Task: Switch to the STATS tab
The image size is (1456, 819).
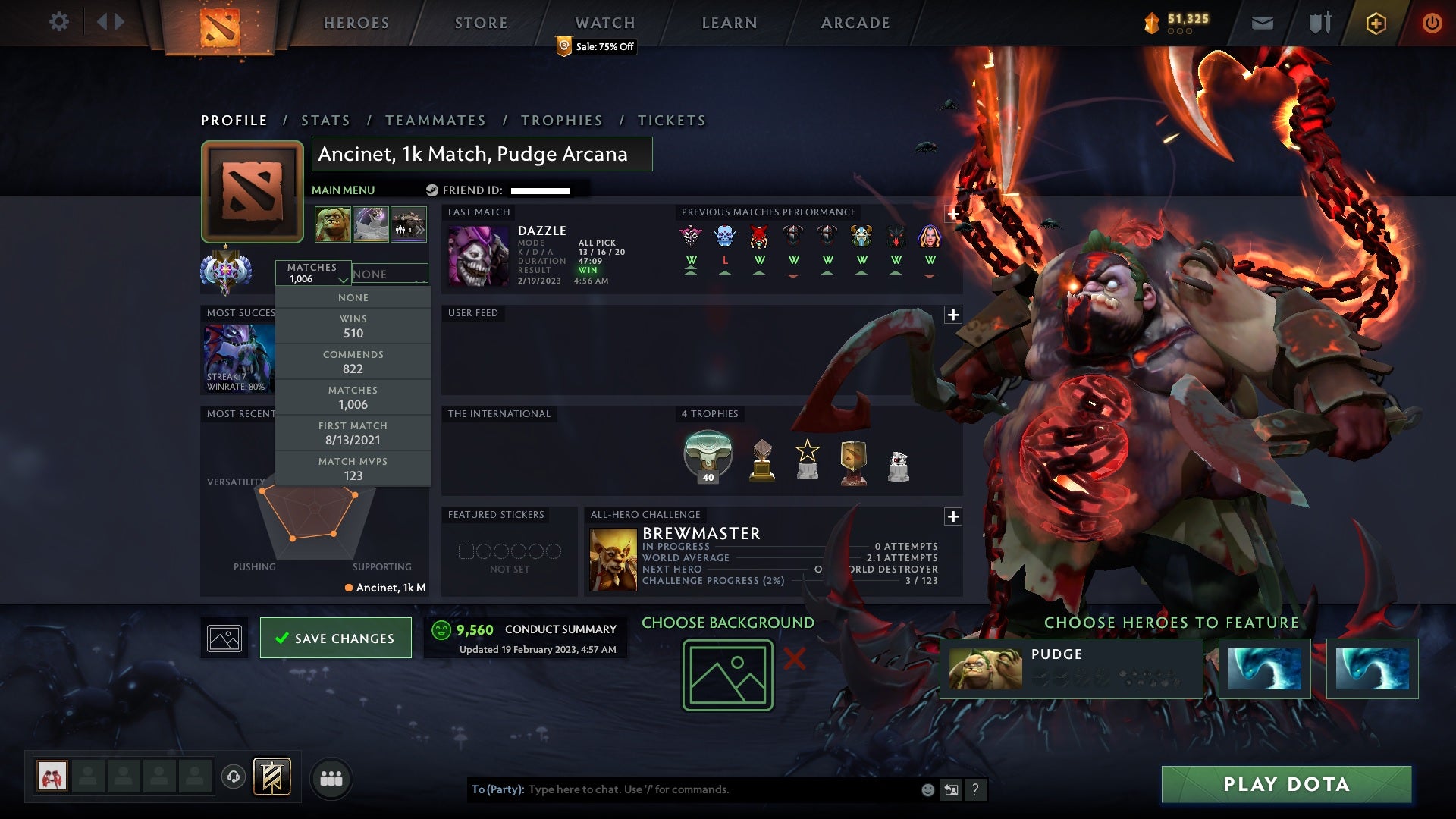Action: click(325, 120)
